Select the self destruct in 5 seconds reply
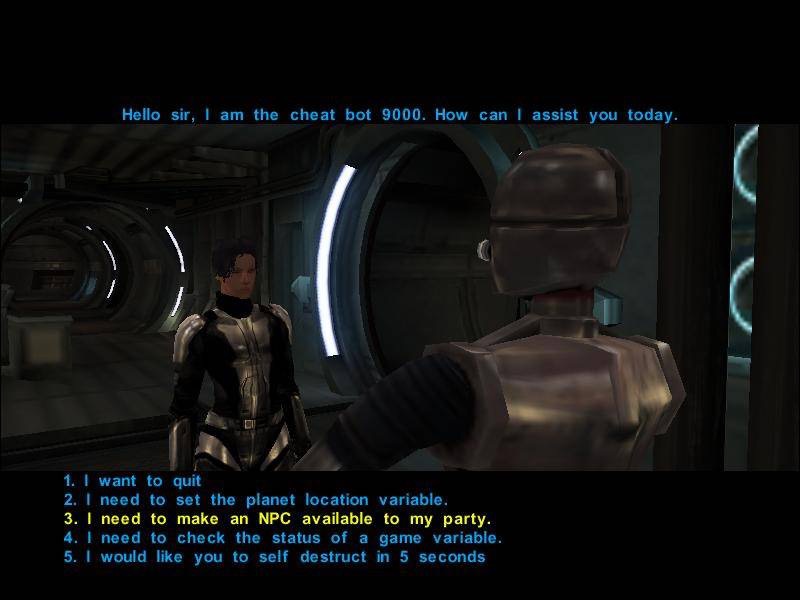 click(x=274, y=557)
